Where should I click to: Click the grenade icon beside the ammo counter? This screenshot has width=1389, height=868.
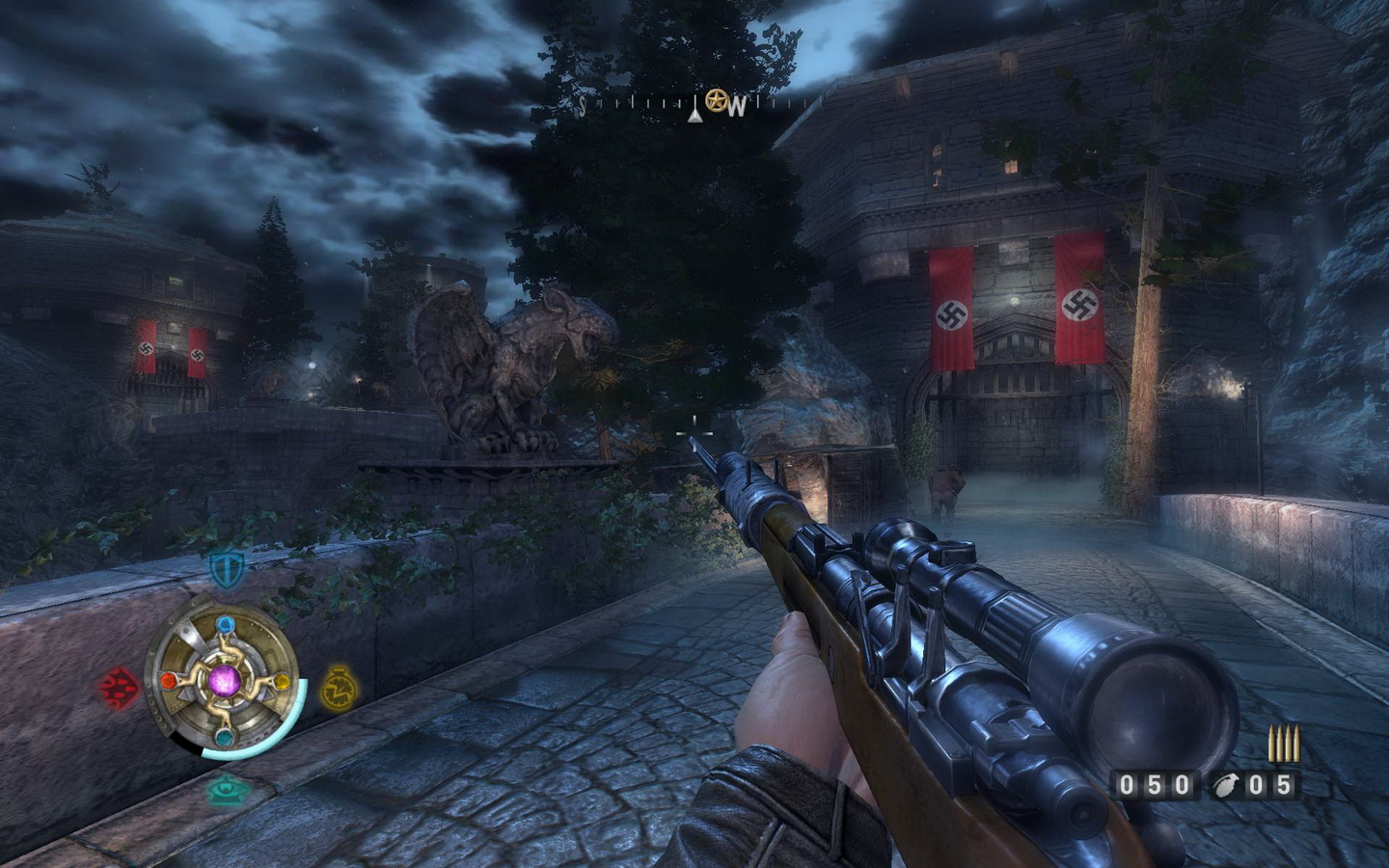[1225, 785]
